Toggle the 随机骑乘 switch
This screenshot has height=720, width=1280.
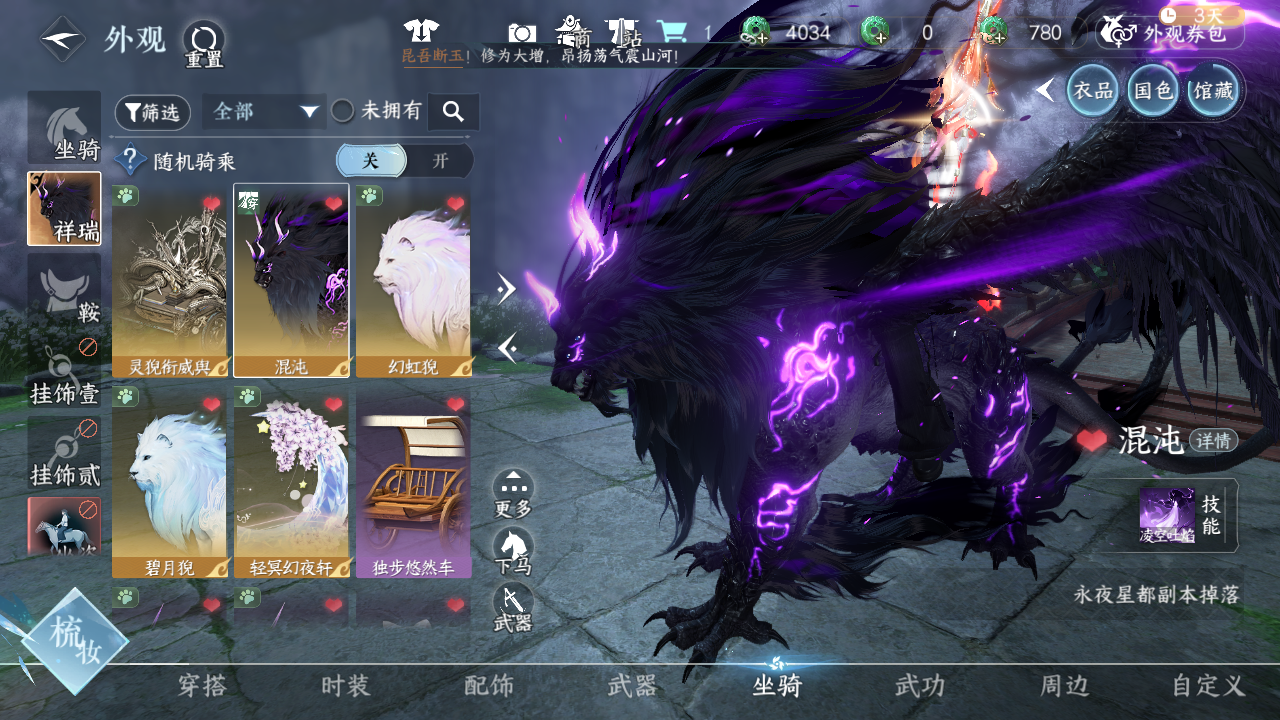(x=404, y=161)
